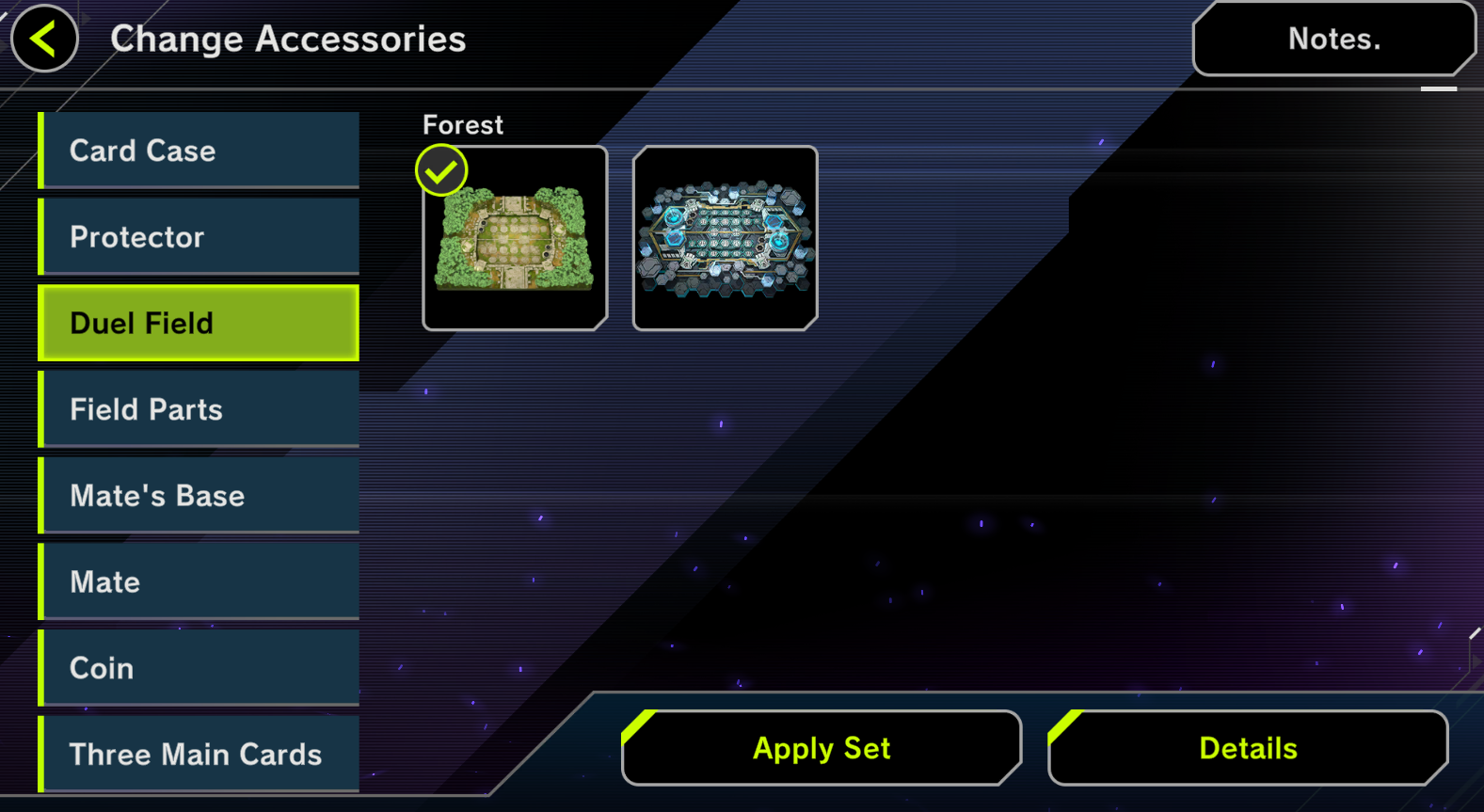Viewport: 1484px width, 812px height.
Task: Choose the Duel Field category
Action: [199, 323]
